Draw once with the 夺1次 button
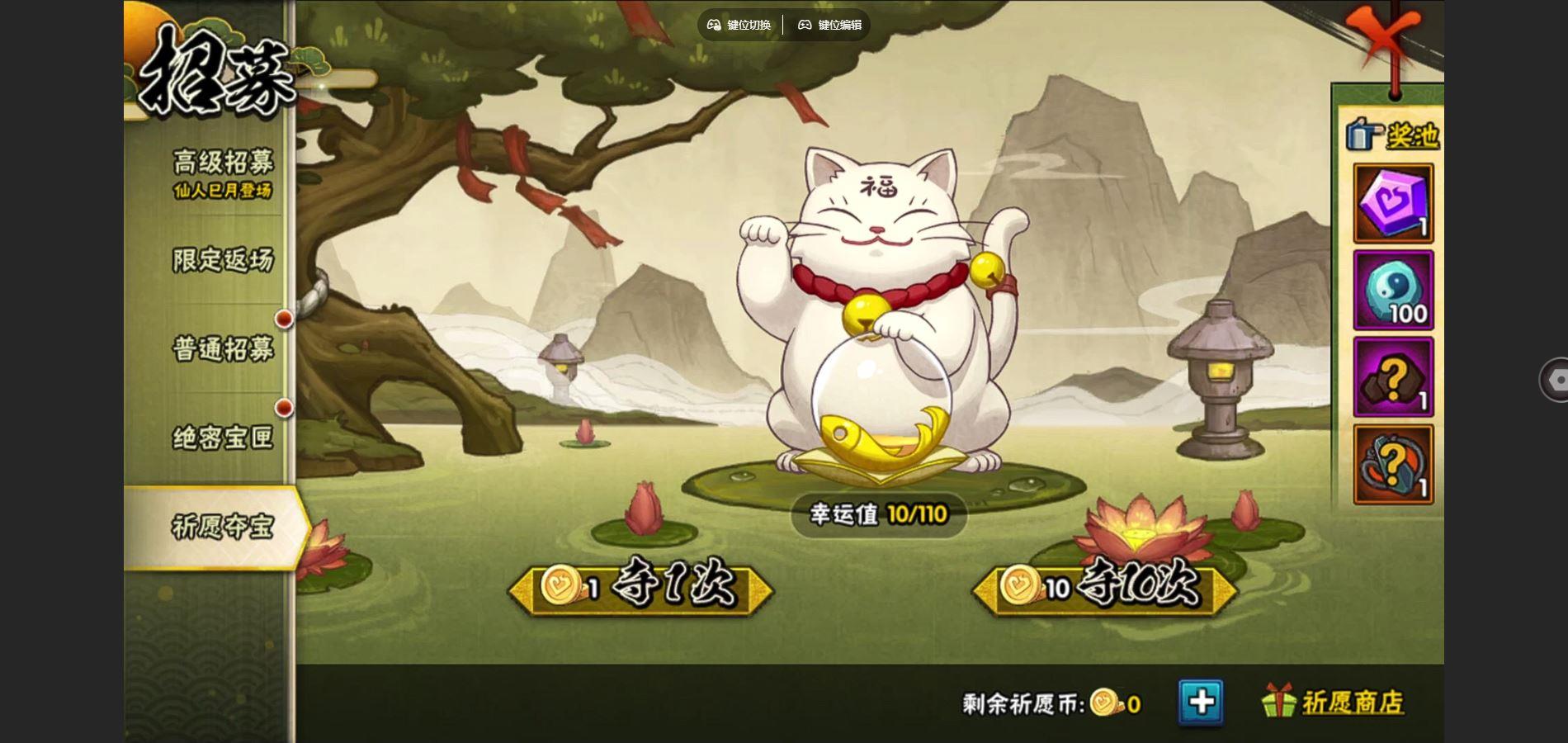 pos(641,588)
